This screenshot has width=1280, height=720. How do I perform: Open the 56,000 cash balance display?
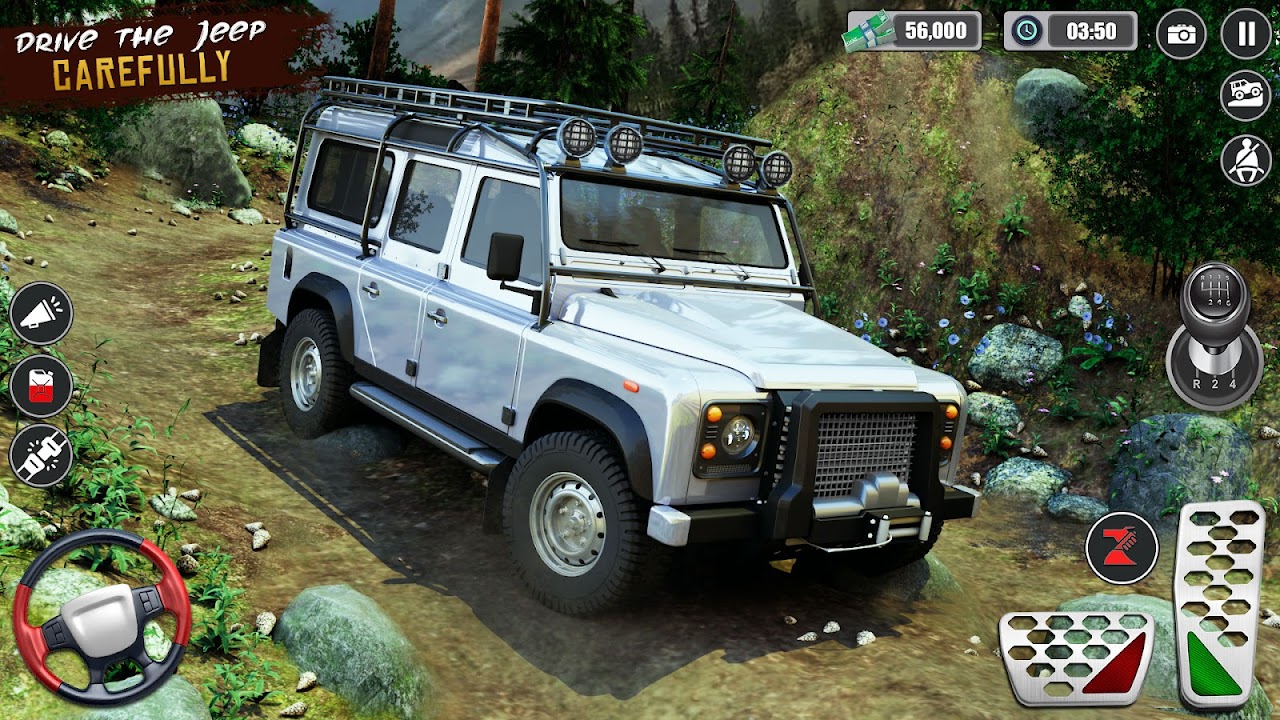(935, 31)
